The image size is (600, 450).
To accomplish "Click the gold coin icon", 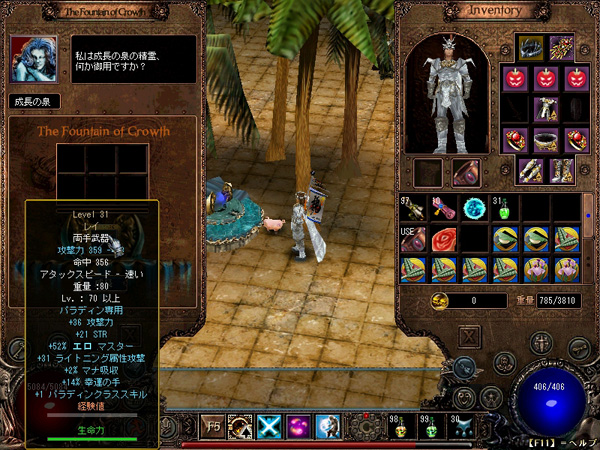I will click(439, 301).
